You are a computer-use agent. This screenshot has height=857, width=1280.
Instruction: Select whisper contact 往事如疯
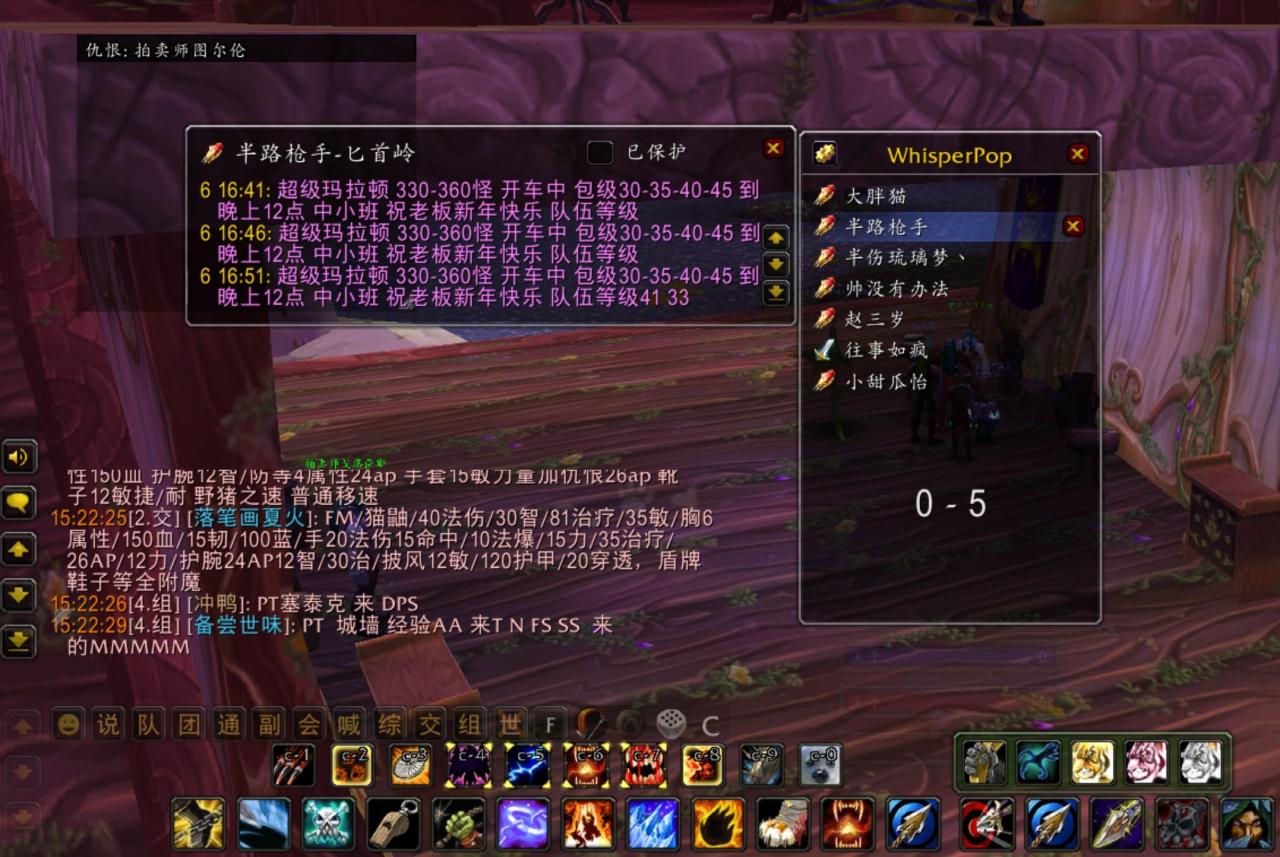click(886, 350)
